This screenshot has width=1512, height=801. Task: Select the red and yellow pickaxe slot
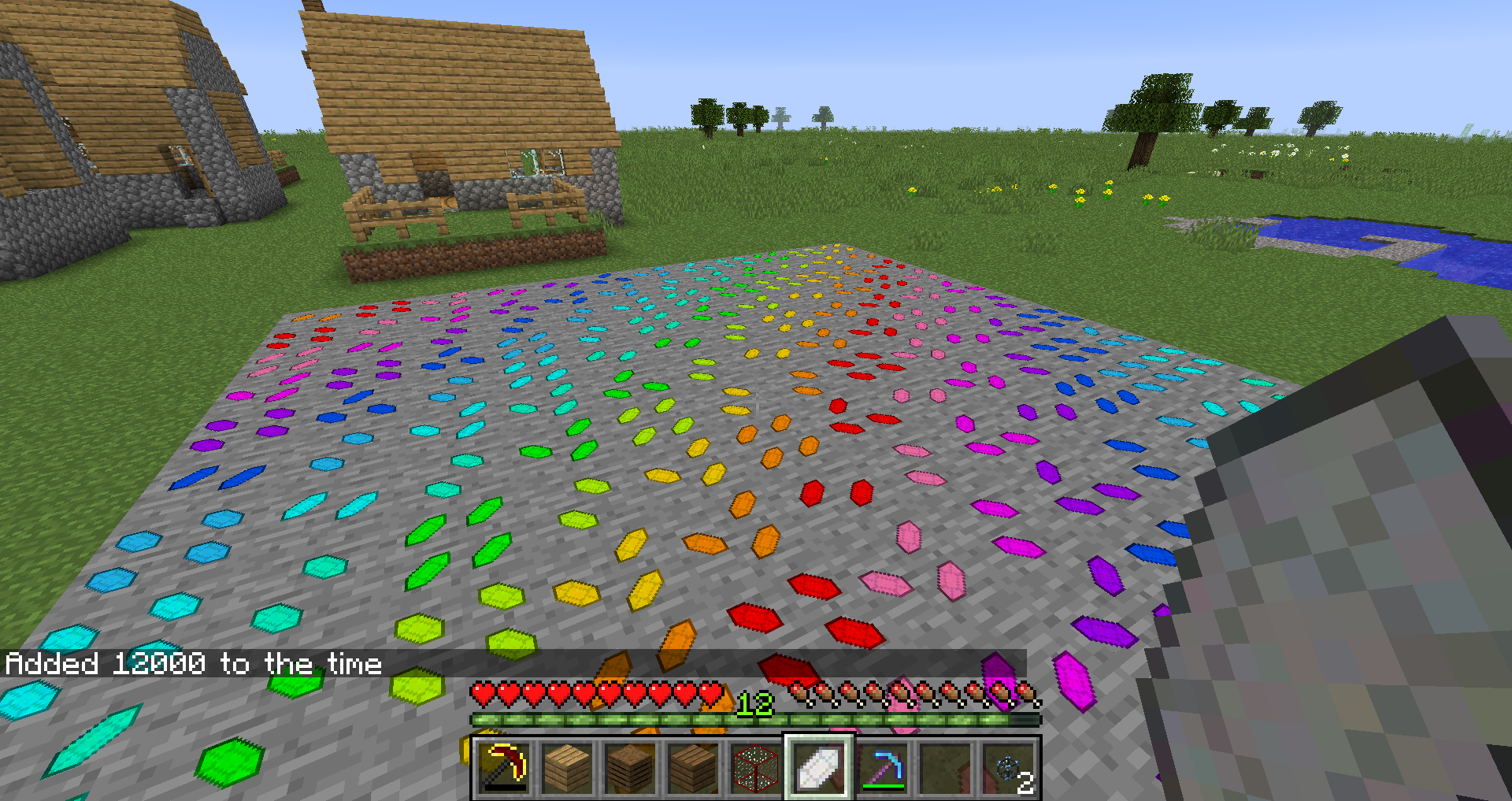click(x=504, y=768)
